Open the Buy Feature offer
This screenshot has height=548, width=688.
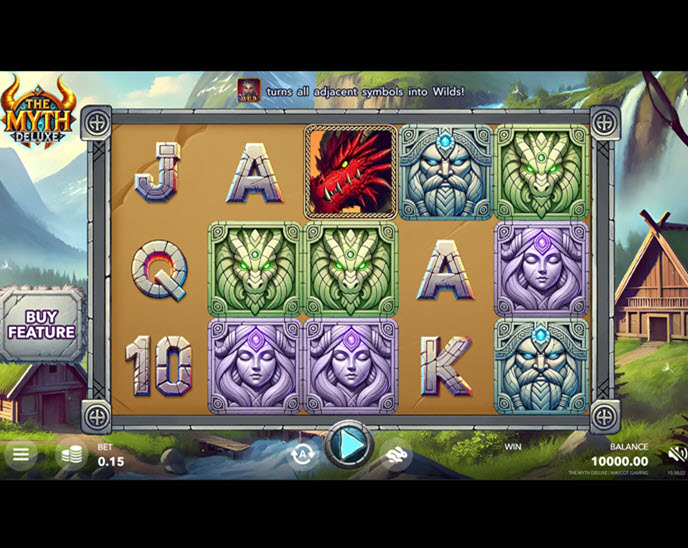tap(42, 324)
